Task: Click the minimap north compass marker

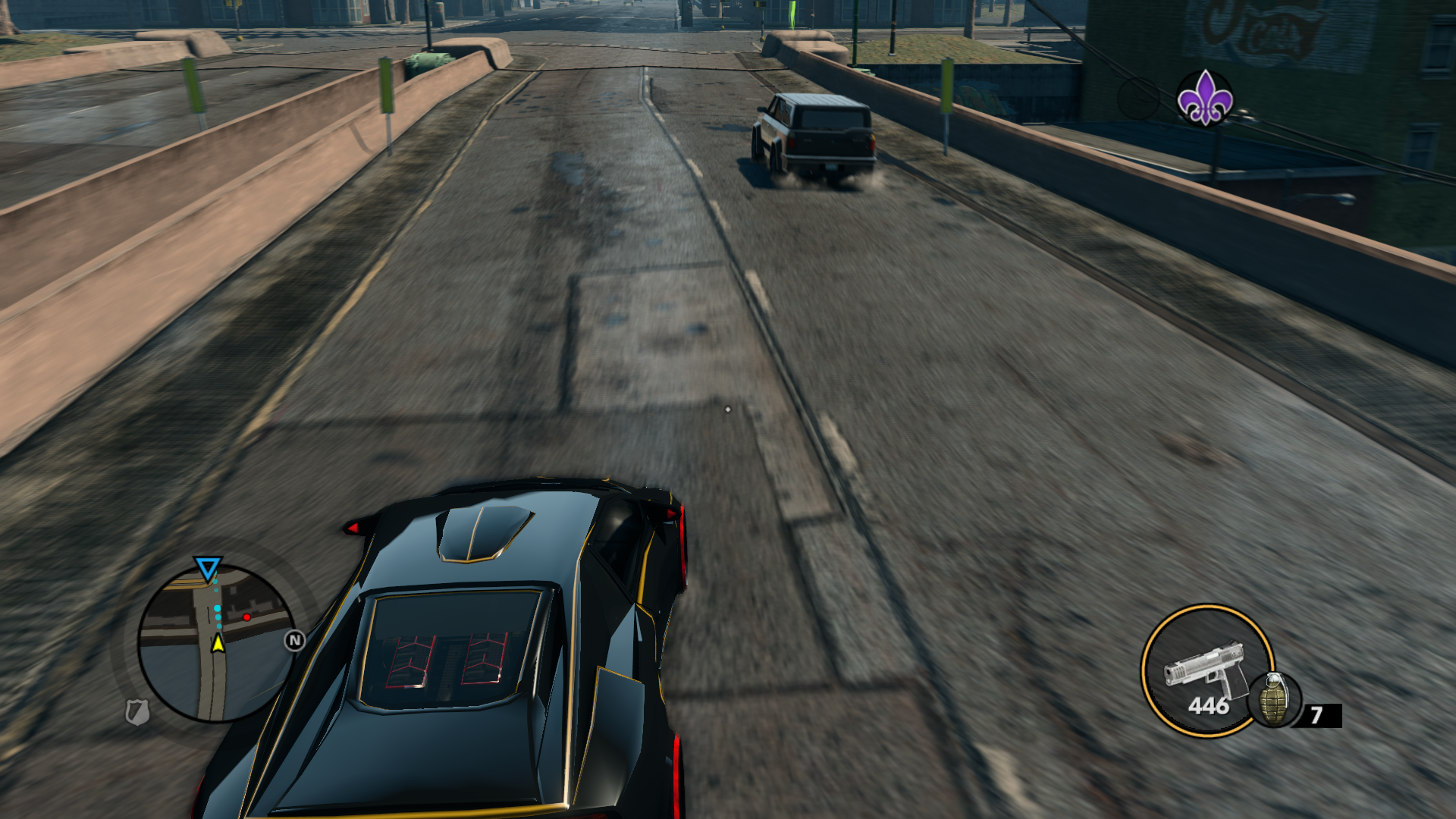Action: (295, 641)
